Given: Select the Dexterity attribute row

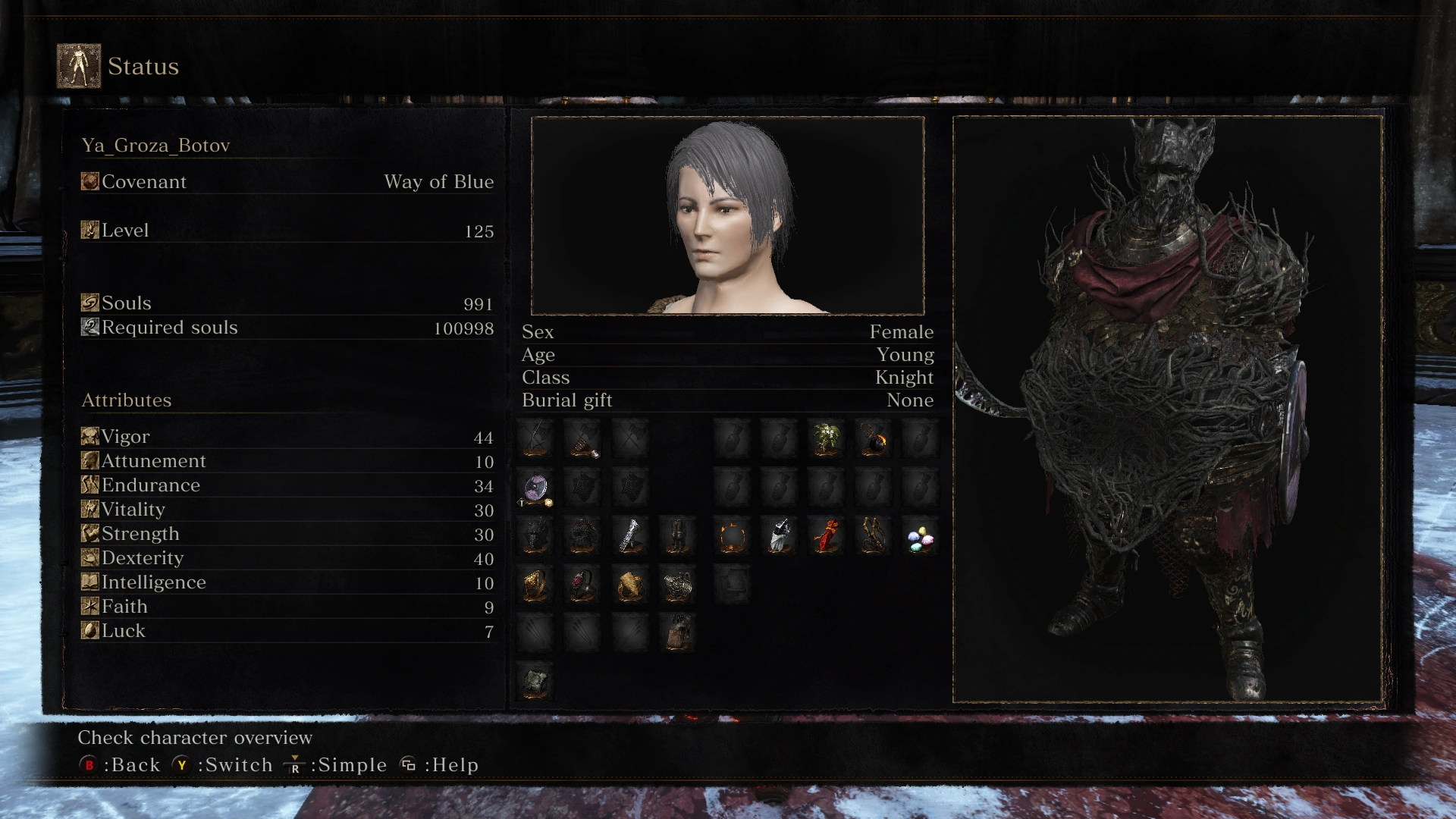Looking at the screenshot, I should (x=287, y=558).
